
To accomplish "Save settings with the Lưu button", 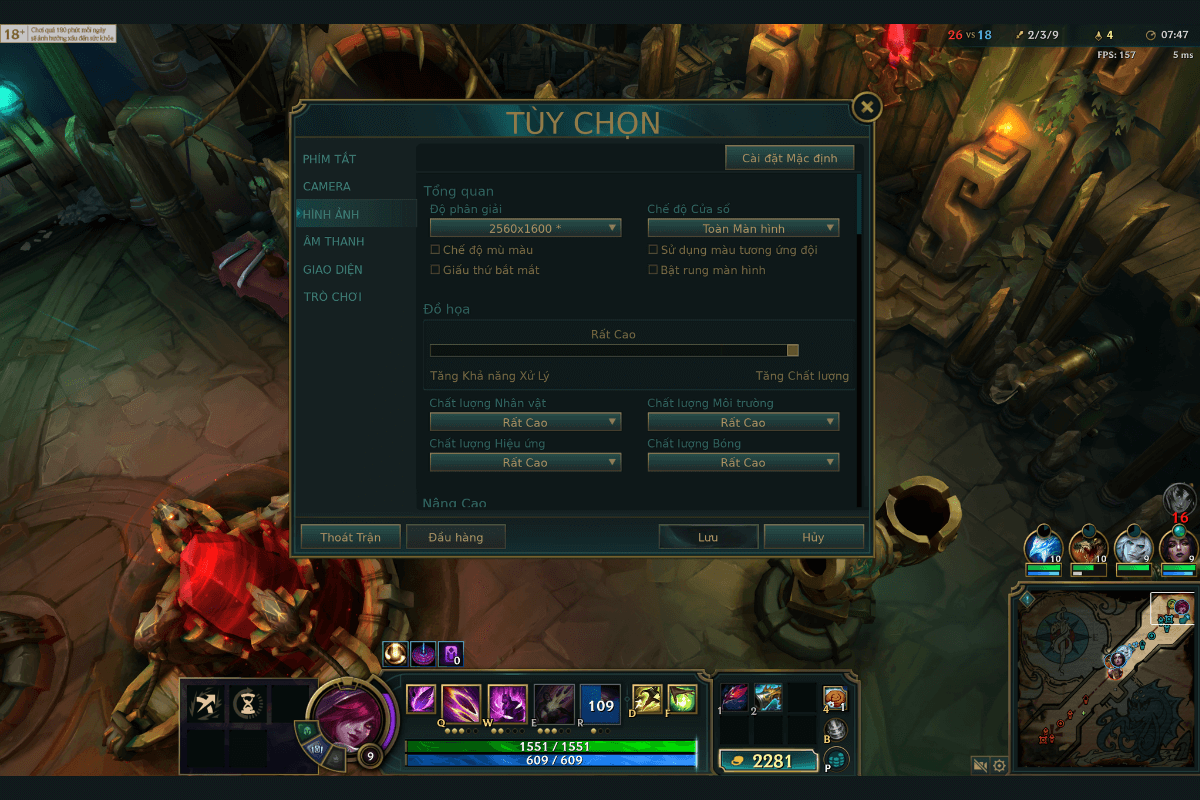I will point(708,537).
